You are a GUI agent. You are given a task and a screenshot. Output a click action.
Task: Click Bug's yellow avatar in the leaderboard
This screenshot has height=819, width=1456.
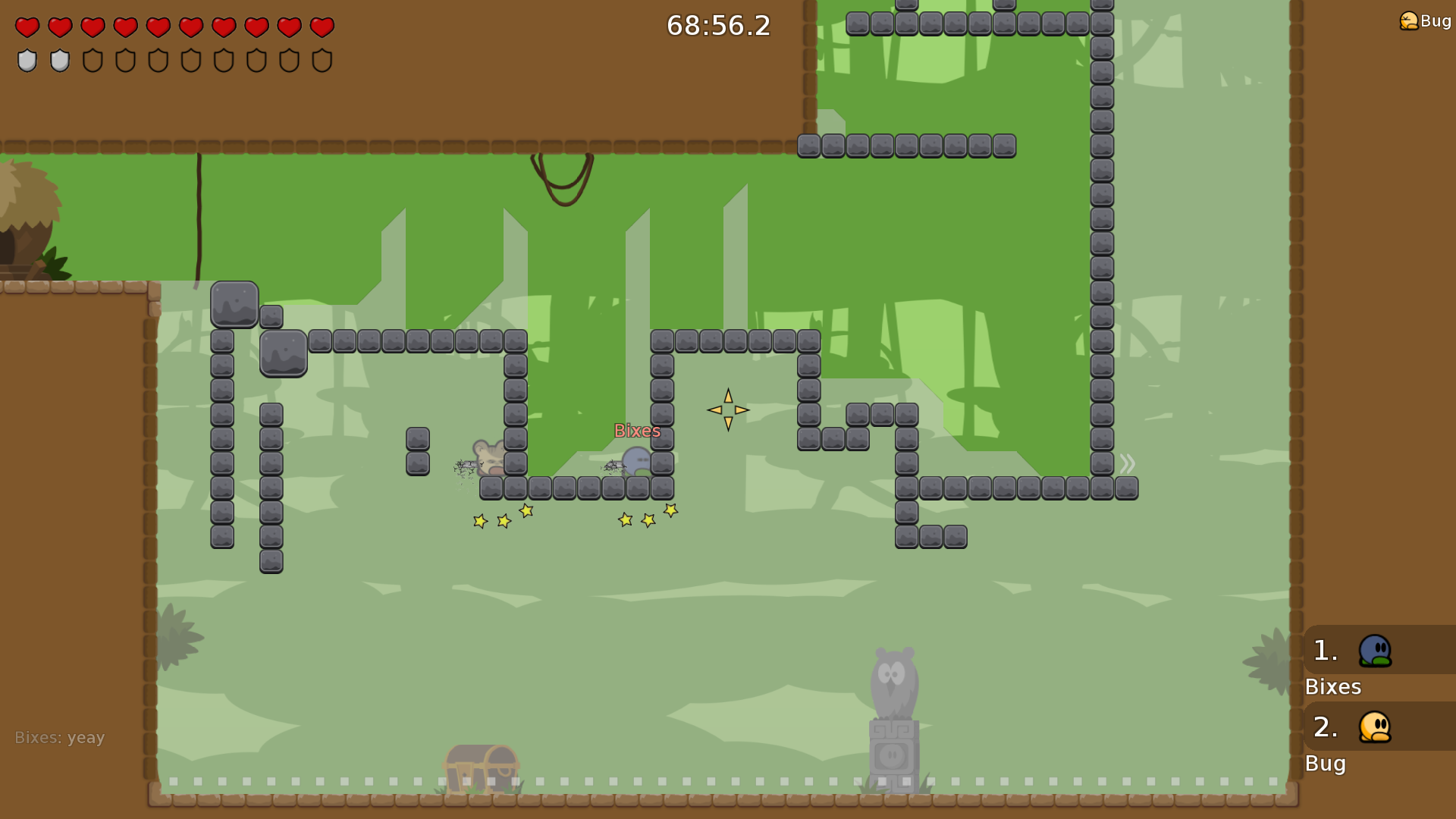(x=1374, y=728)
